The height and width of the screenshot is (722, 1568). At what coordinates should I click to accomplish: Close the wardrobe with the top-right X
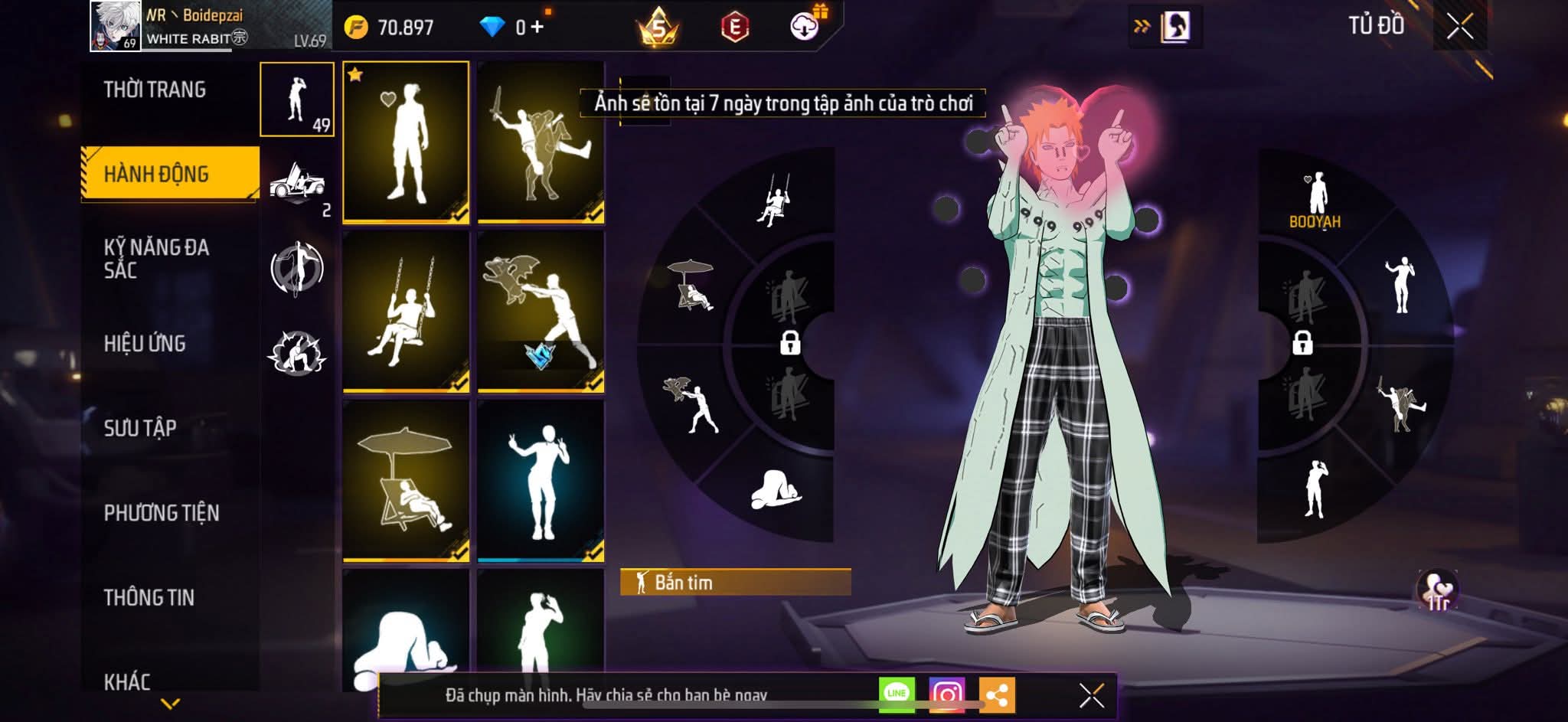1459,27
